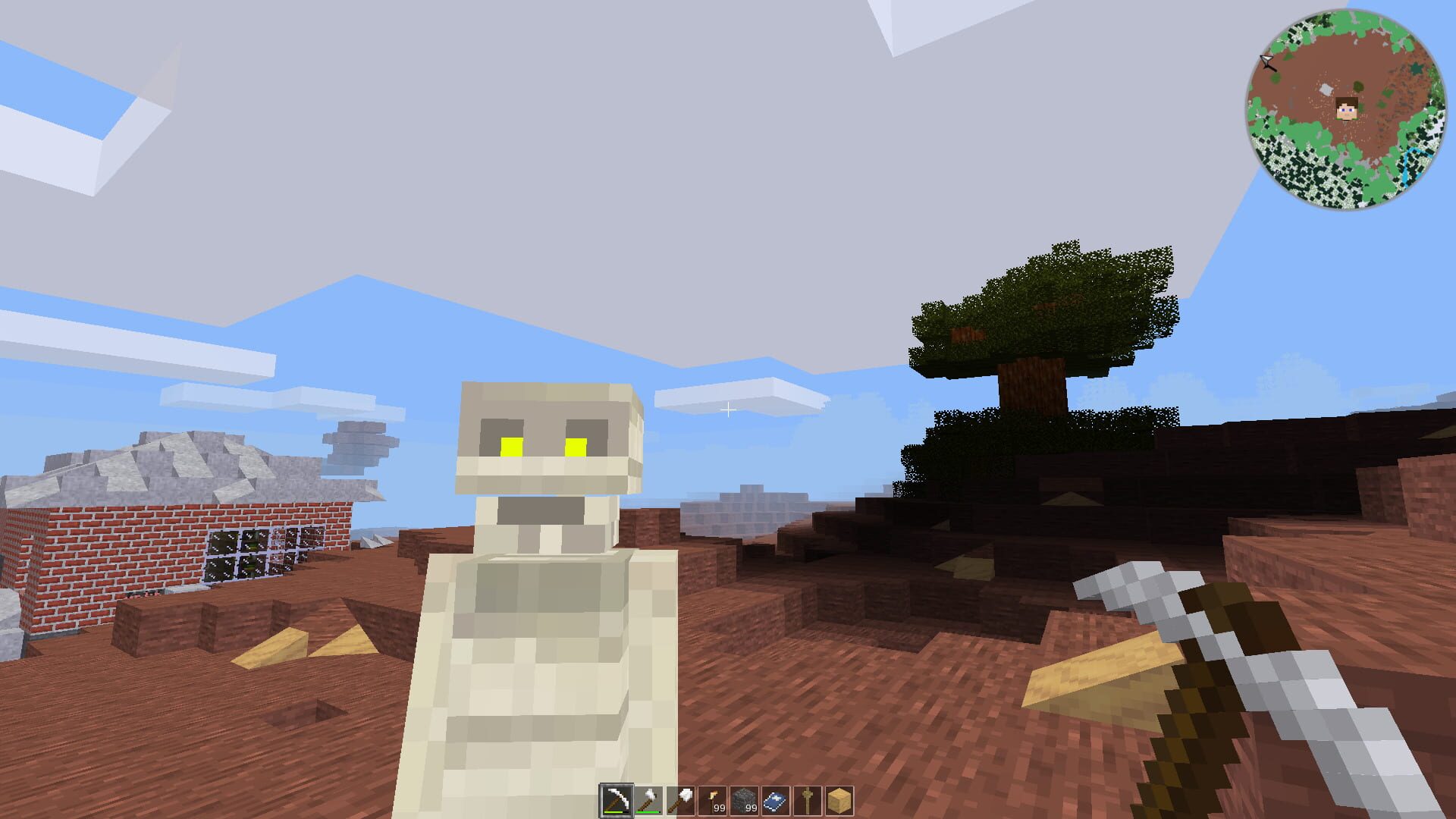Select the iron shovel in the hotbar
Image resolution: width=1456 pixels, height=819 pixels.
coord(680,798)
